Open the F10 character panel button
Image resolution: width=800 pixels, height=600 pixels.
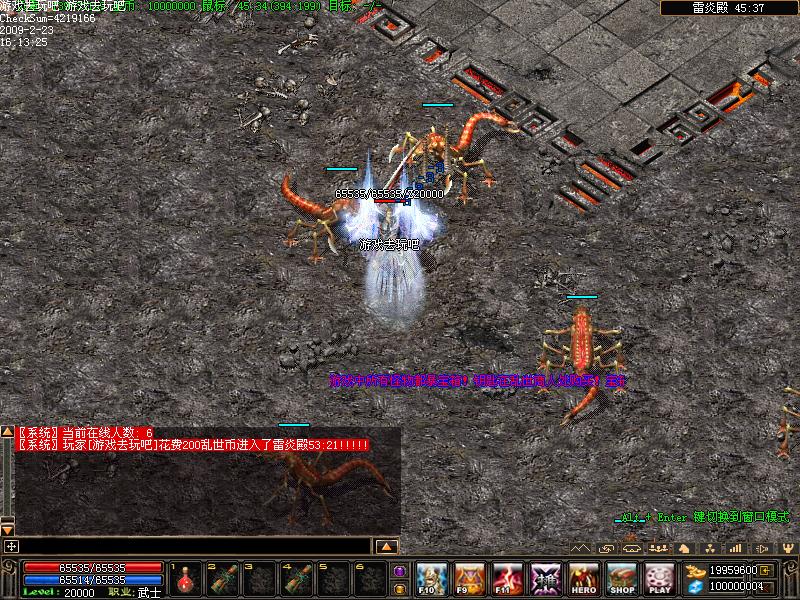[431, 578]
